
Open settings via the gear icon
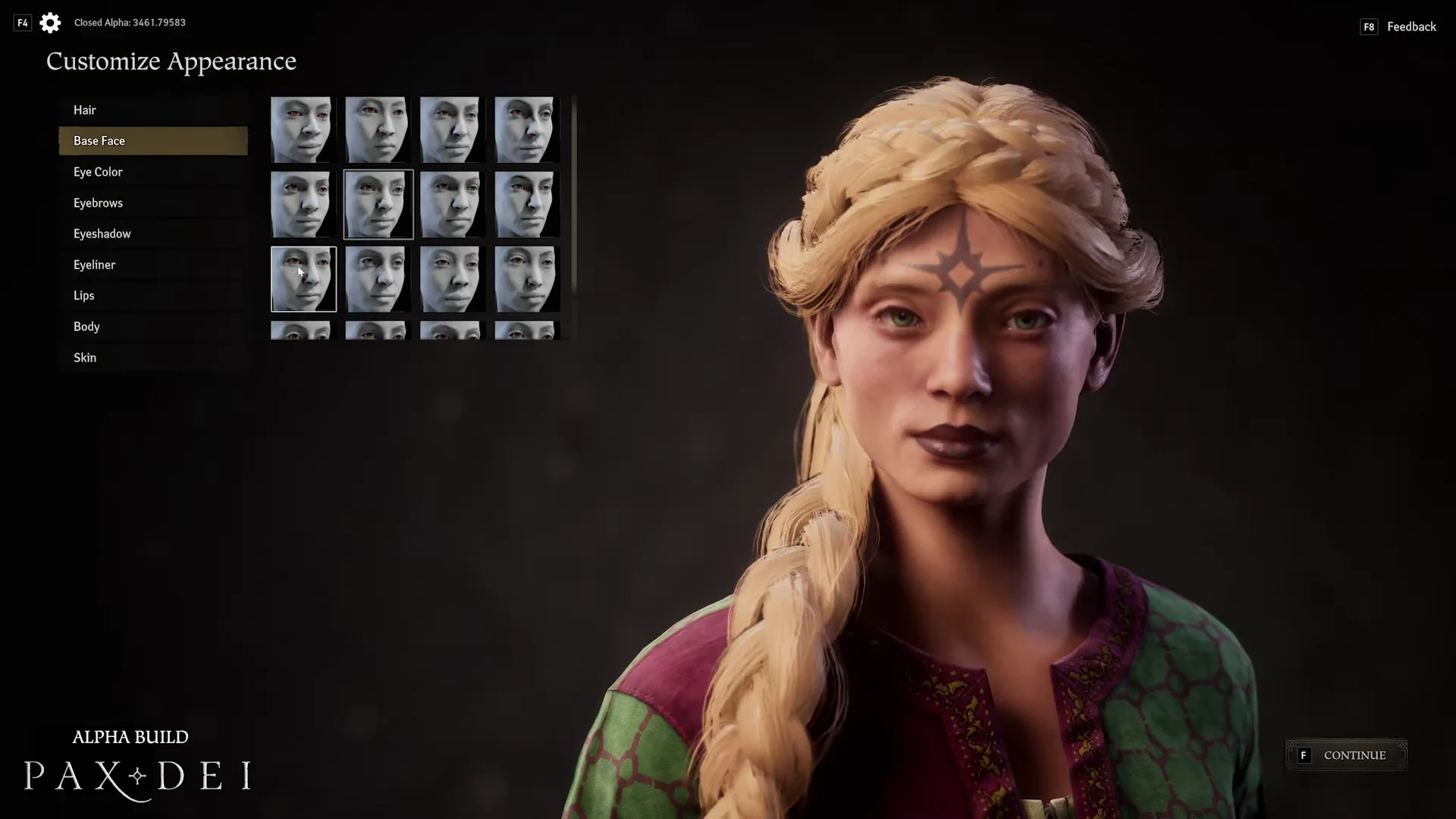tap(50, 23)
